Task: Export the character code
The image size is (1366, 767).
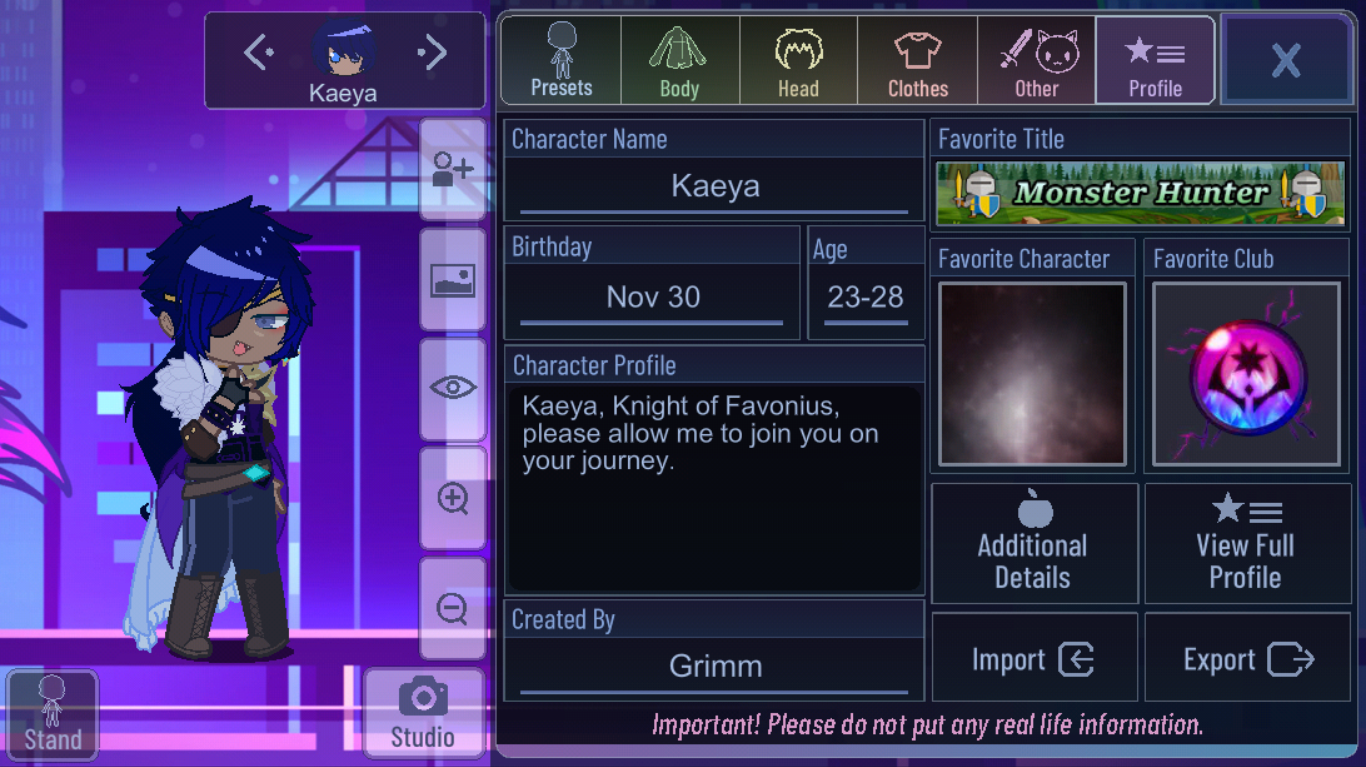Action: tap(1247, 657)
